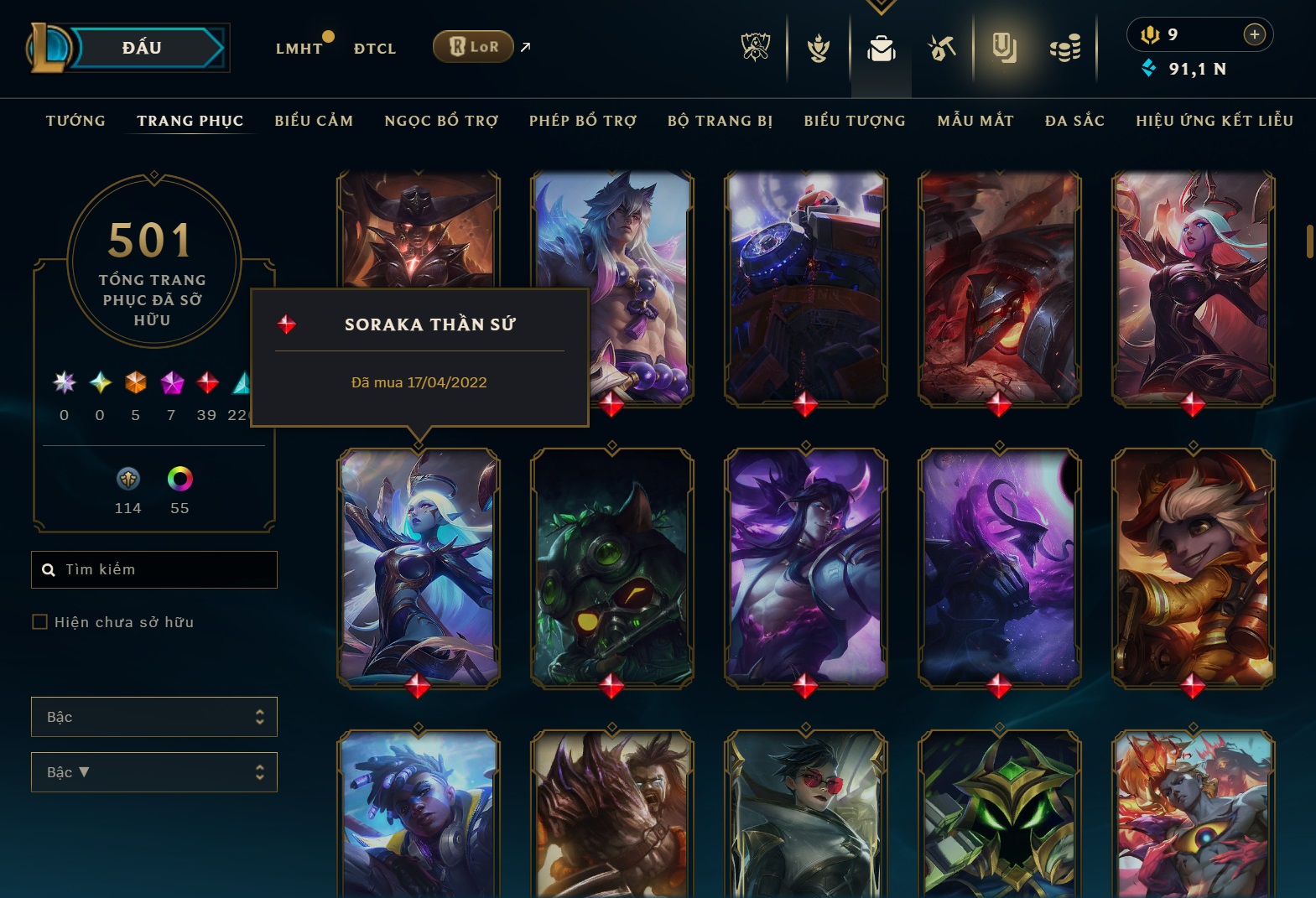
Task: Open the lower 'Bậc ▼' dropdown
Action: 154,772
